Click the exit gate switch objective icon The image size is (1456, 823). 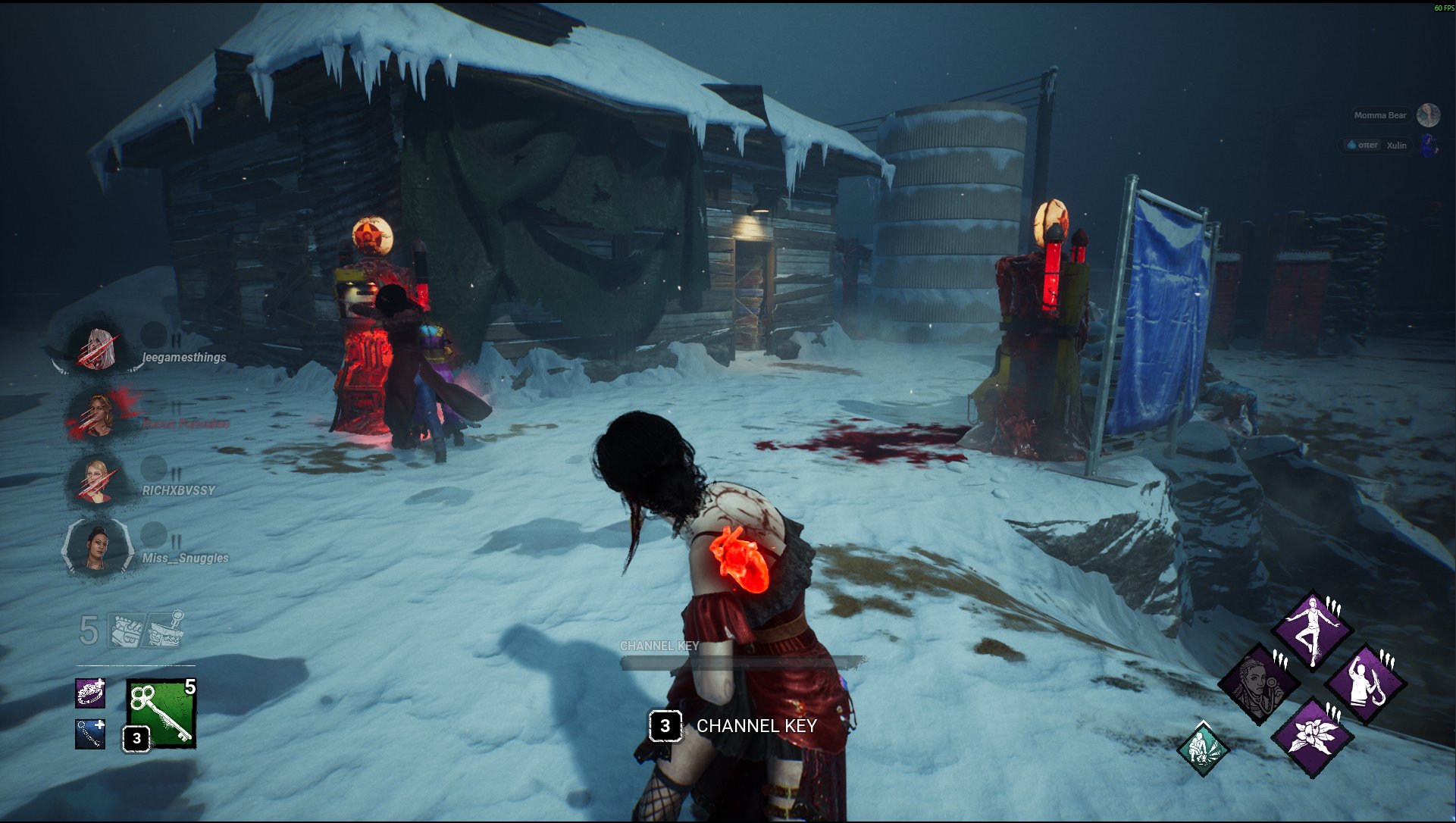click(165, 629)
